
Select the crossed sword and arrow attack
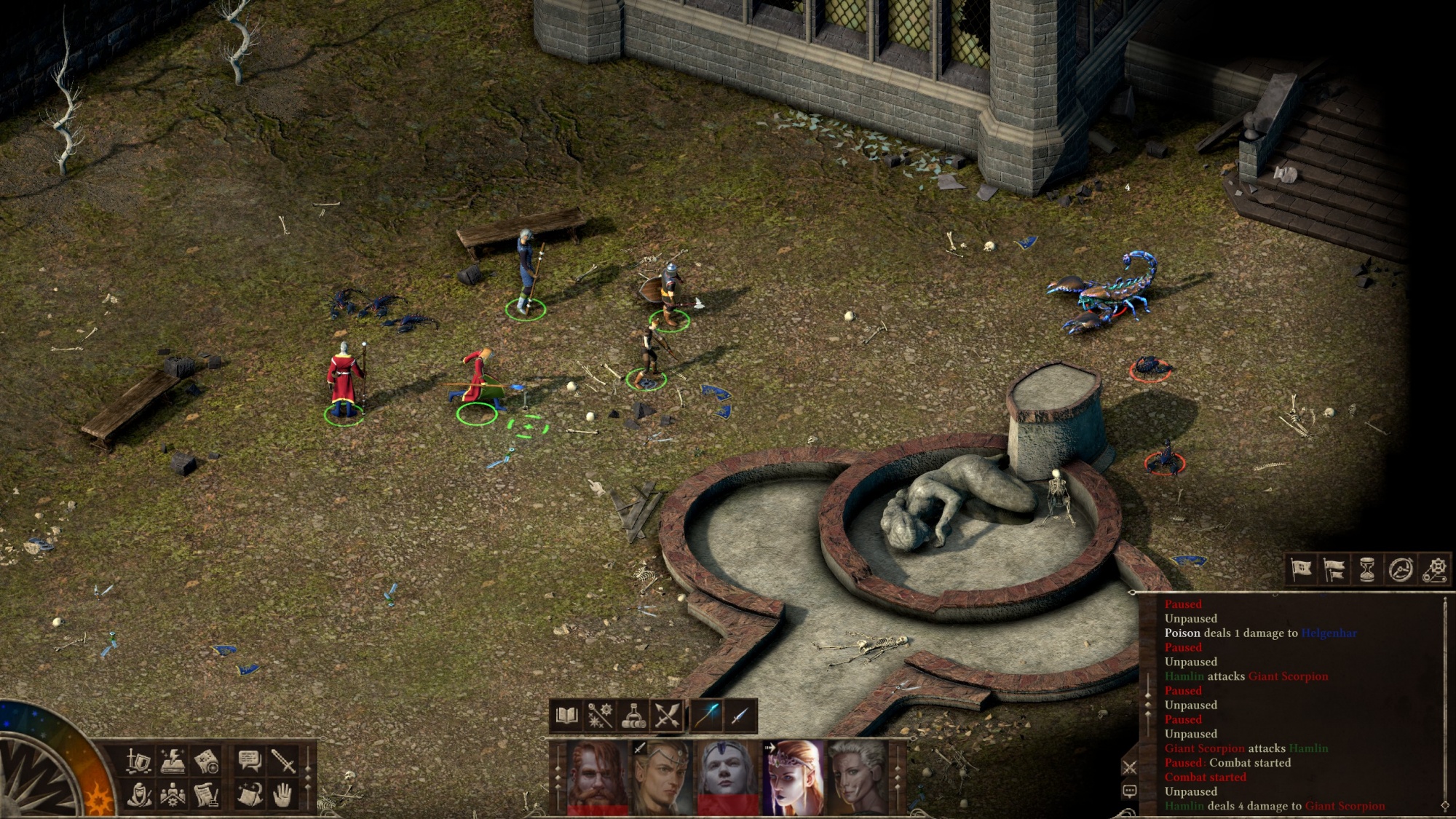[667, 716]
